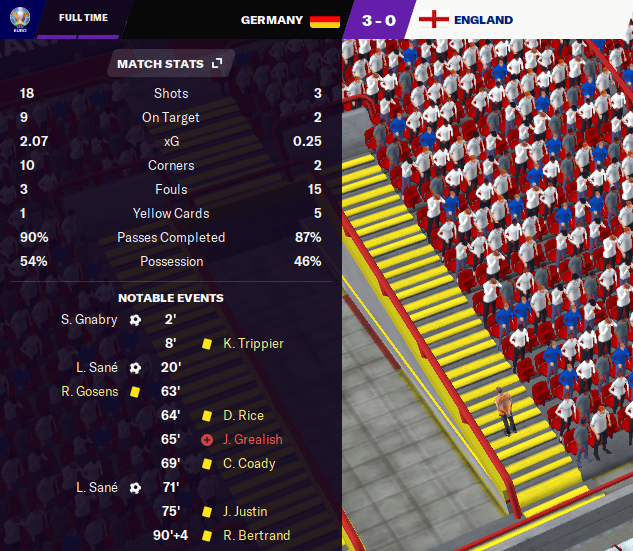
Task: Click the Germany team name
Action: coord(272,20)
